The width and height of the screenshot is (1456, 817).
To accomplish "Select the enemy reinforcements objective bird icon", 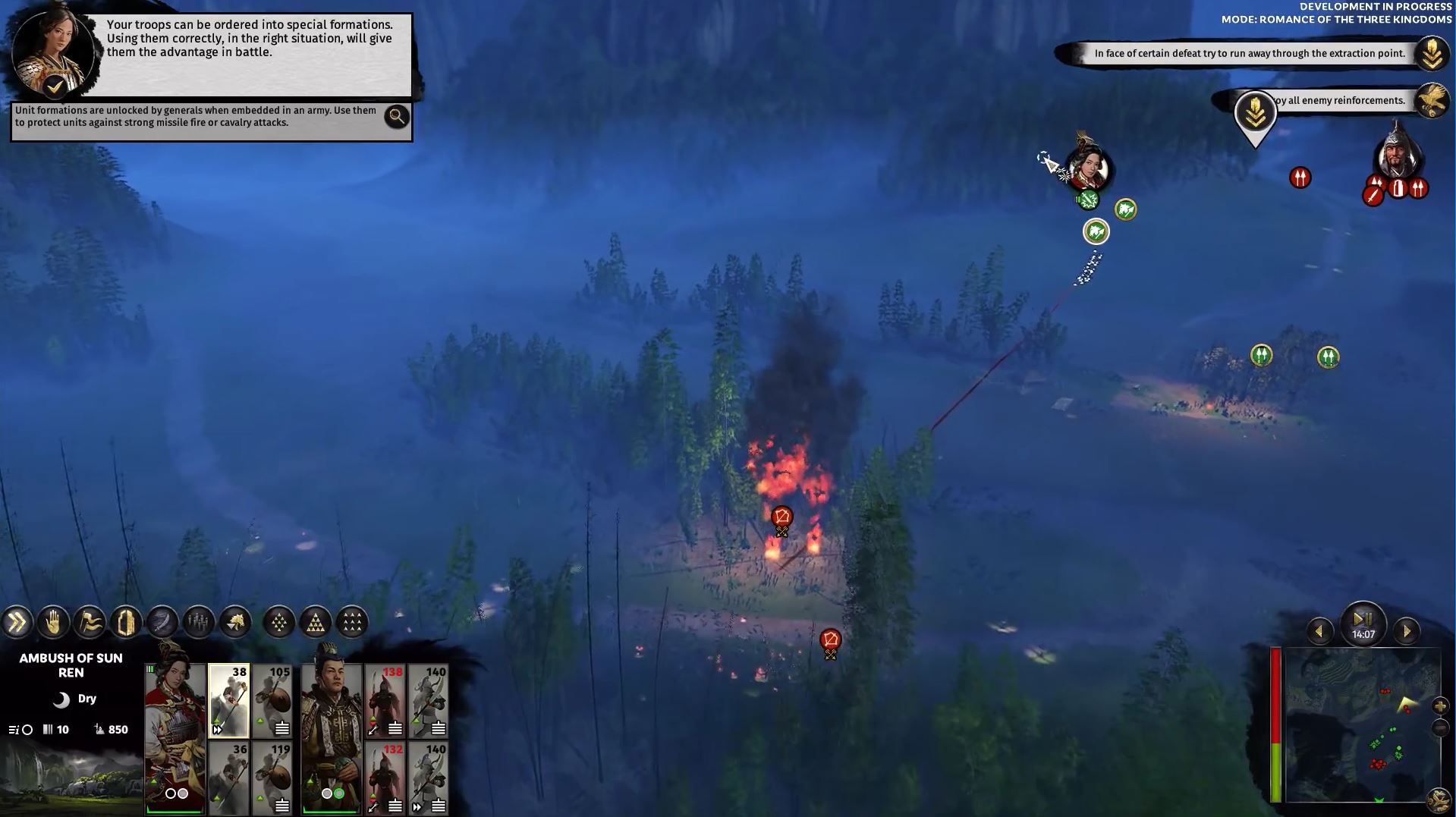I will click(1432, 100).
